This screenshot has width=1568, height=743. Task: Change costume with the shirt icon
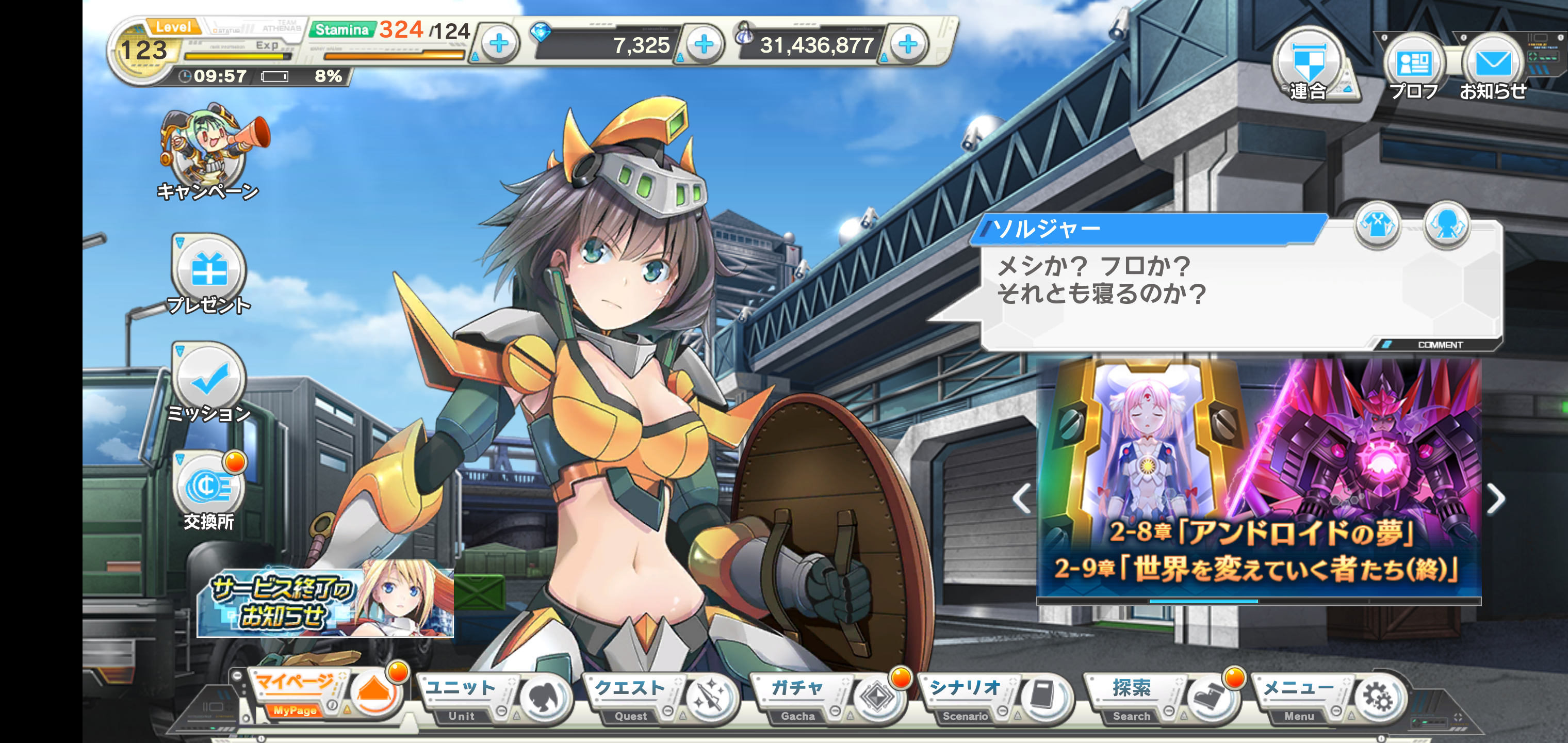tap(1377, 226)
